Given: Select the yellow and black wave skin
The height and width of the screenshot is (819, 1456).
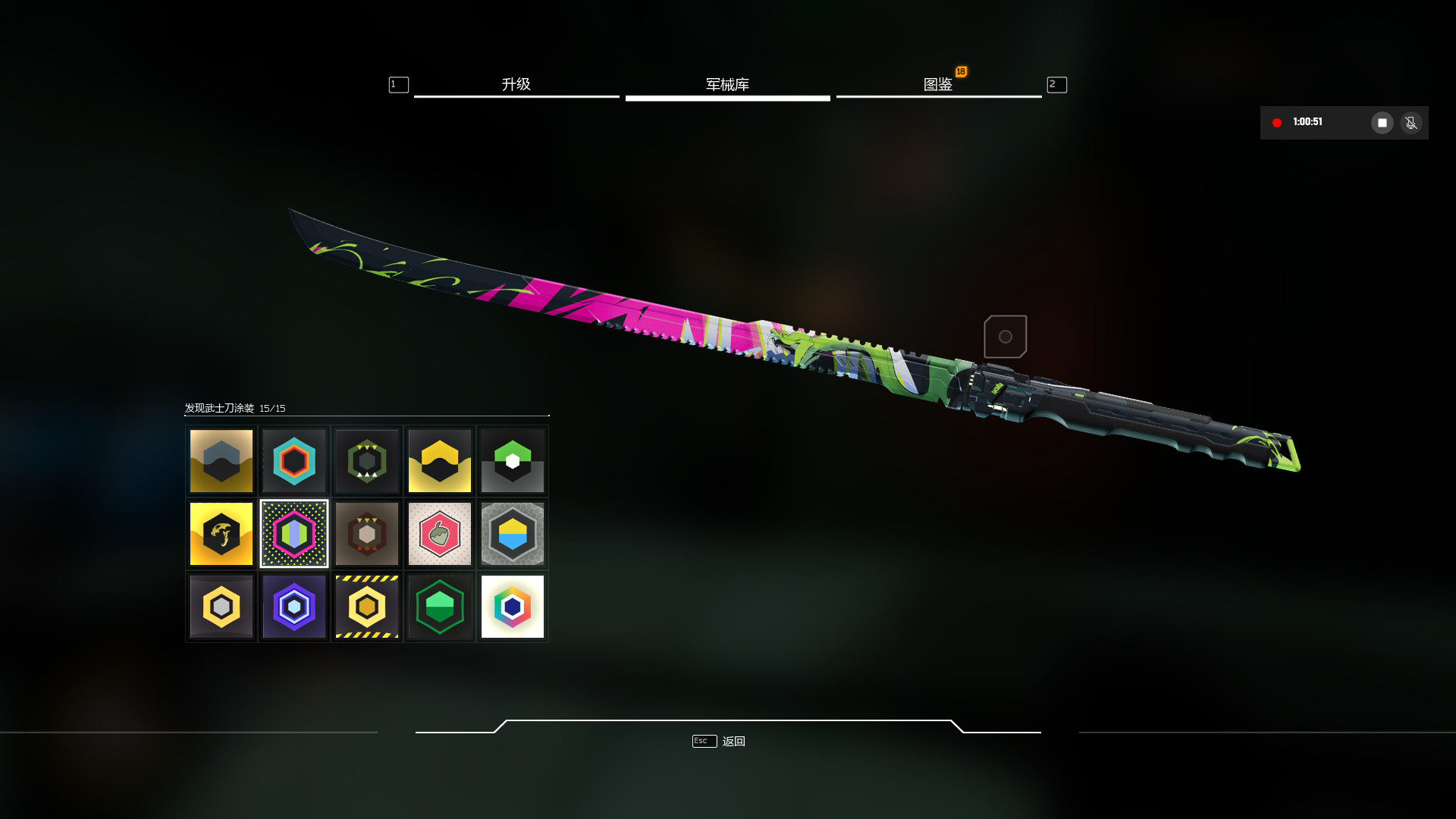Looking at the screenshot, I should pyautogui.click(x=440, y=461).
